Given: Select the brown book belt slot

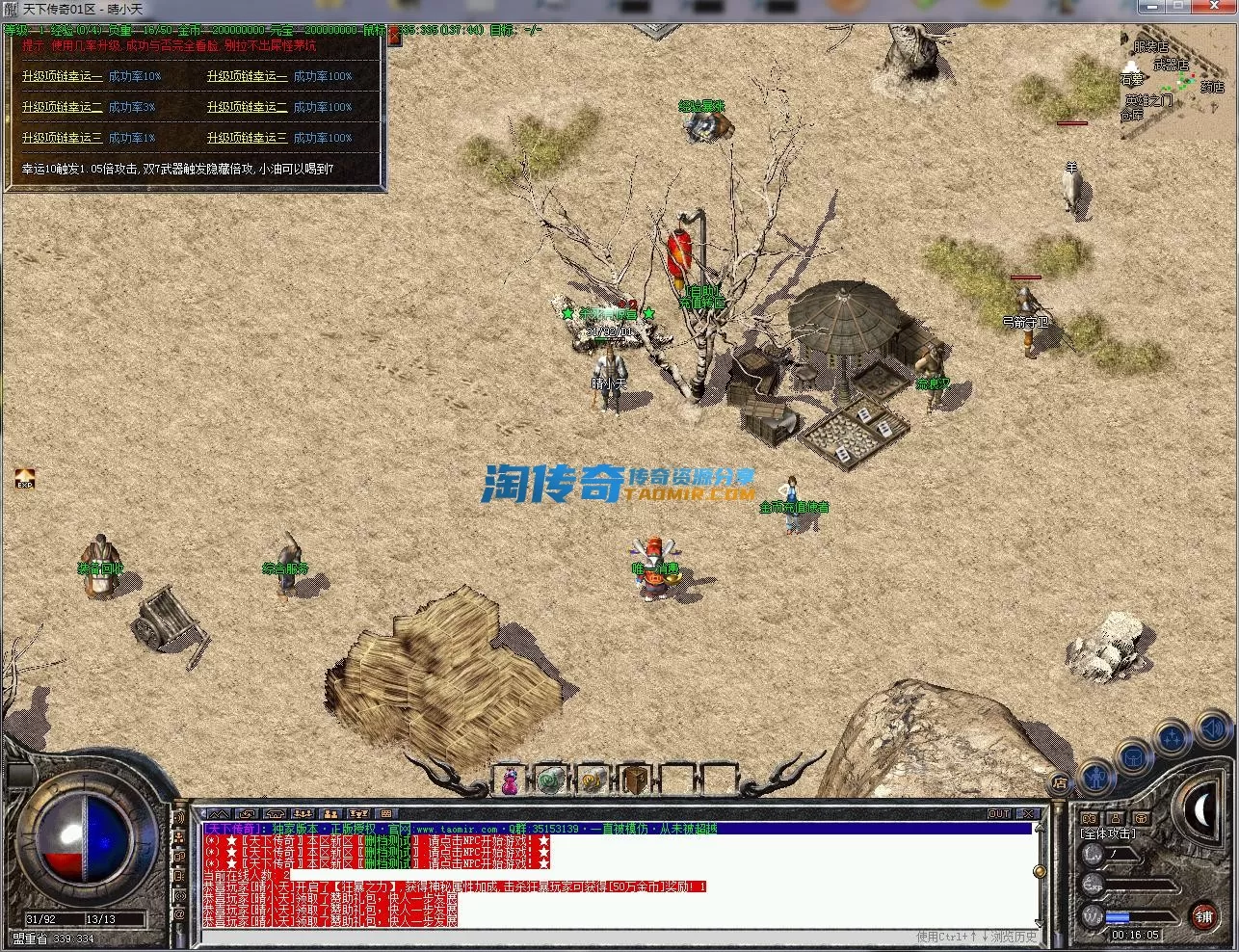Looking at the screenshot, I should tap(634, 780).
